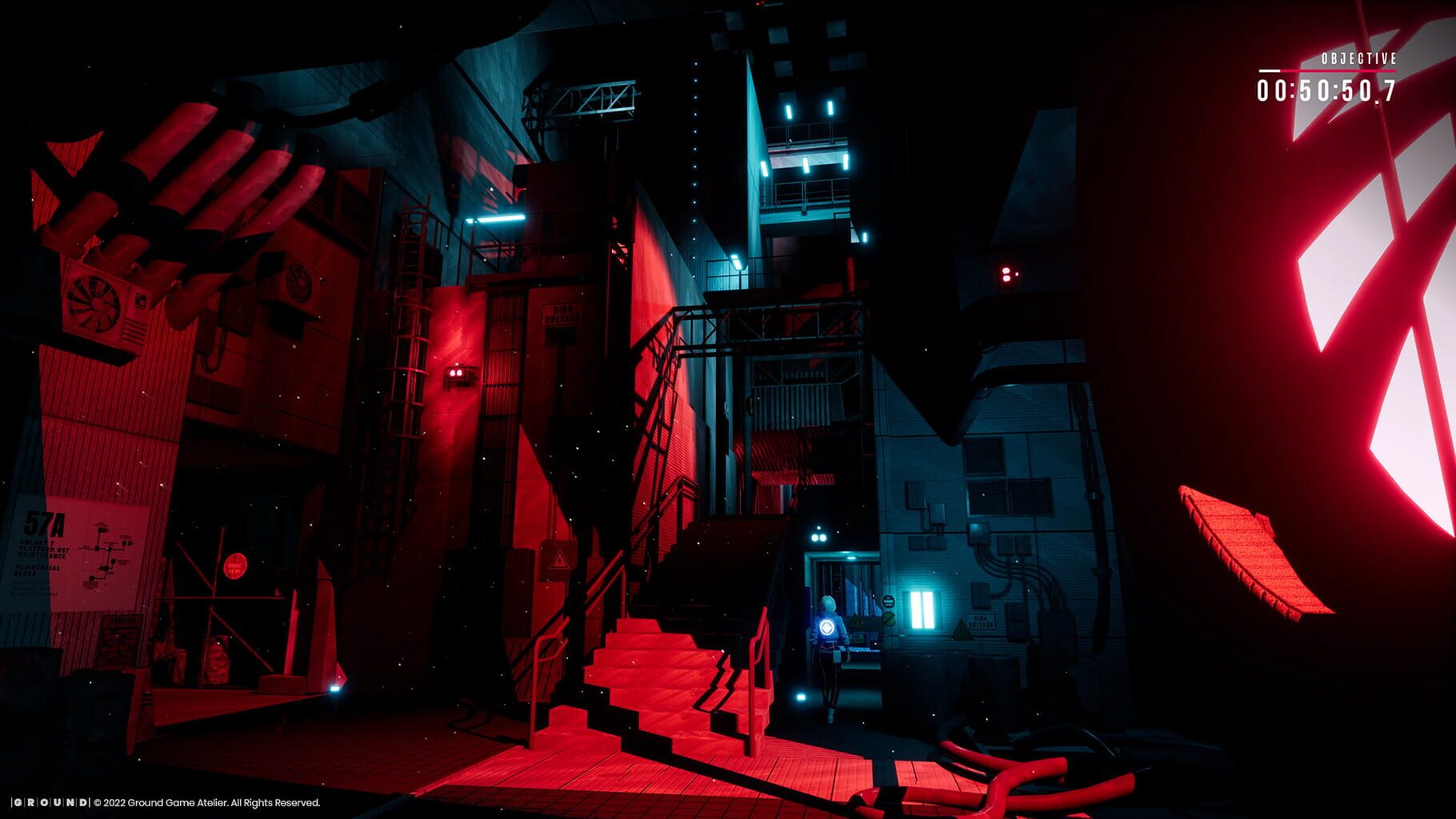Select the glowing cyan wall panel light
Viewport: 1456px width, 819px height.
922,610
